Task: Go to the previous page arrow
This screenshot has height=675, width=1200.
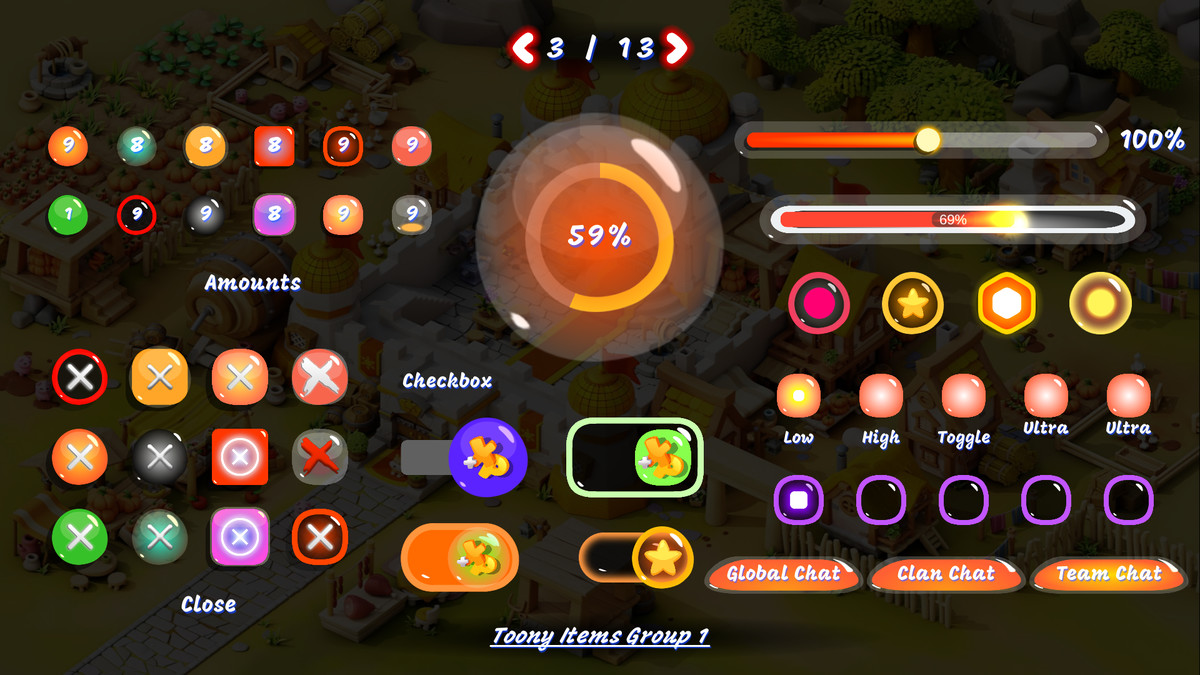Action: coord(523,47)
